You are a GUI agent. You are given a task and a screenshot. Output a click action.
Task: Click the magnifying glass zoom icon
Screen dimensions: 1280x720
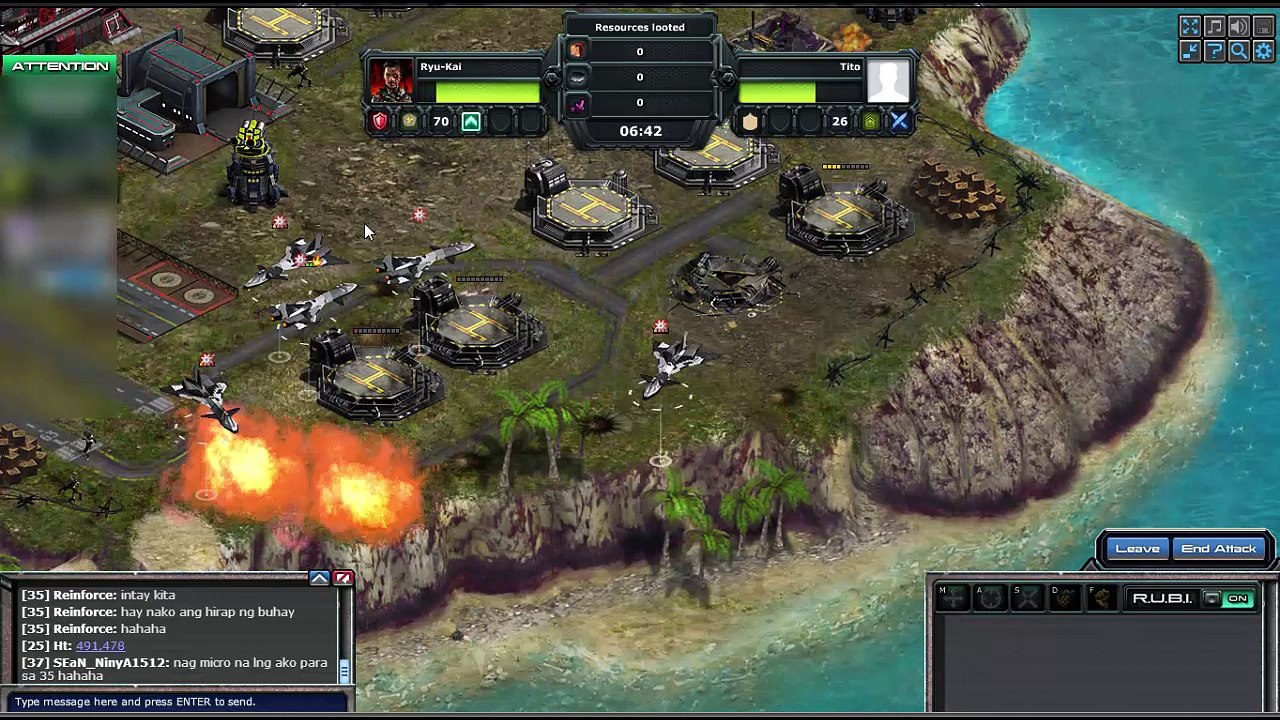(x=1238, y=51)
